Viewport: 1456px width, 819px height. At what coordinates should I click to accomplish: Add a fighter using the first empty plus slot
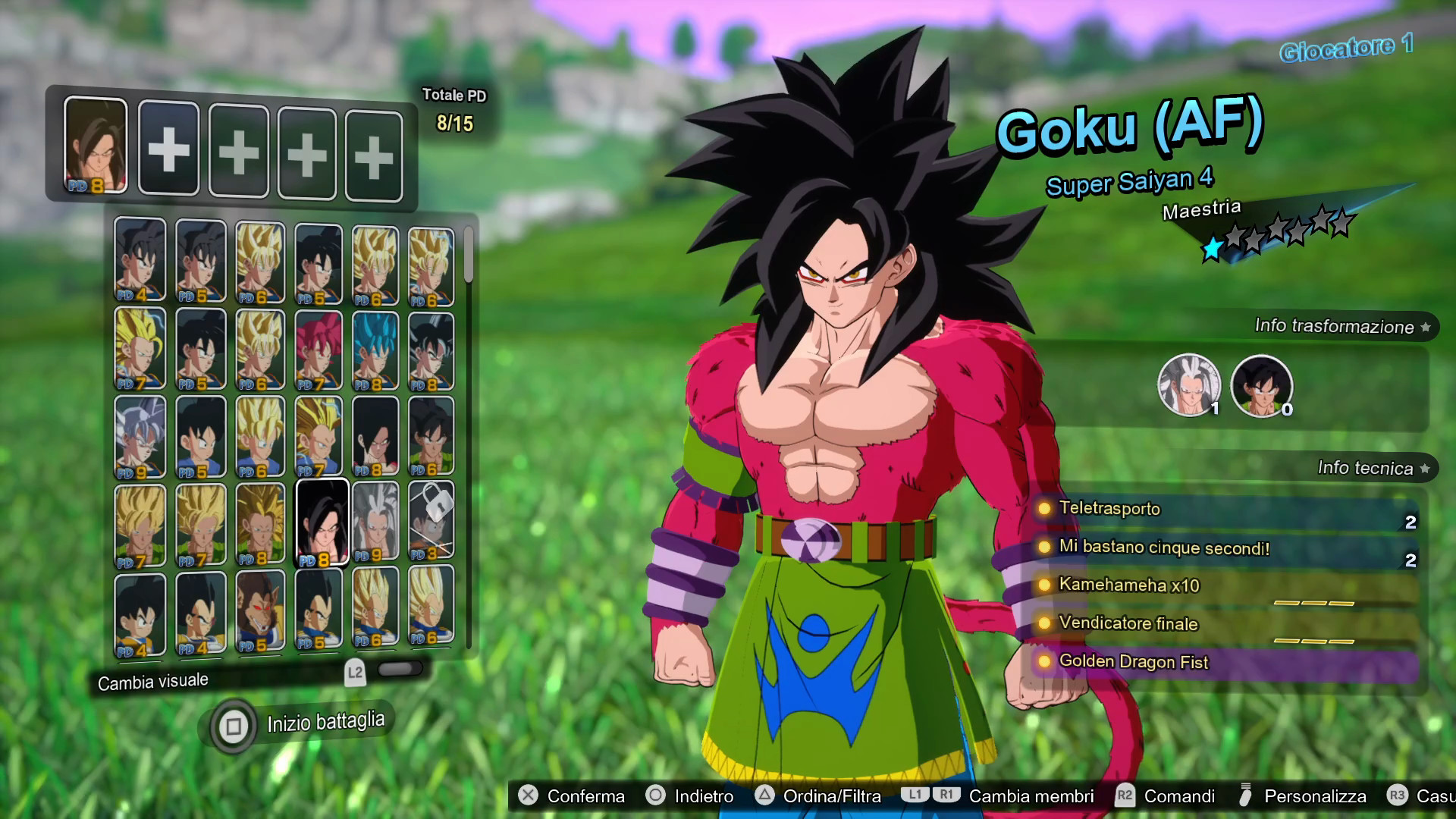pyautogui.click(x=168, y=149)
